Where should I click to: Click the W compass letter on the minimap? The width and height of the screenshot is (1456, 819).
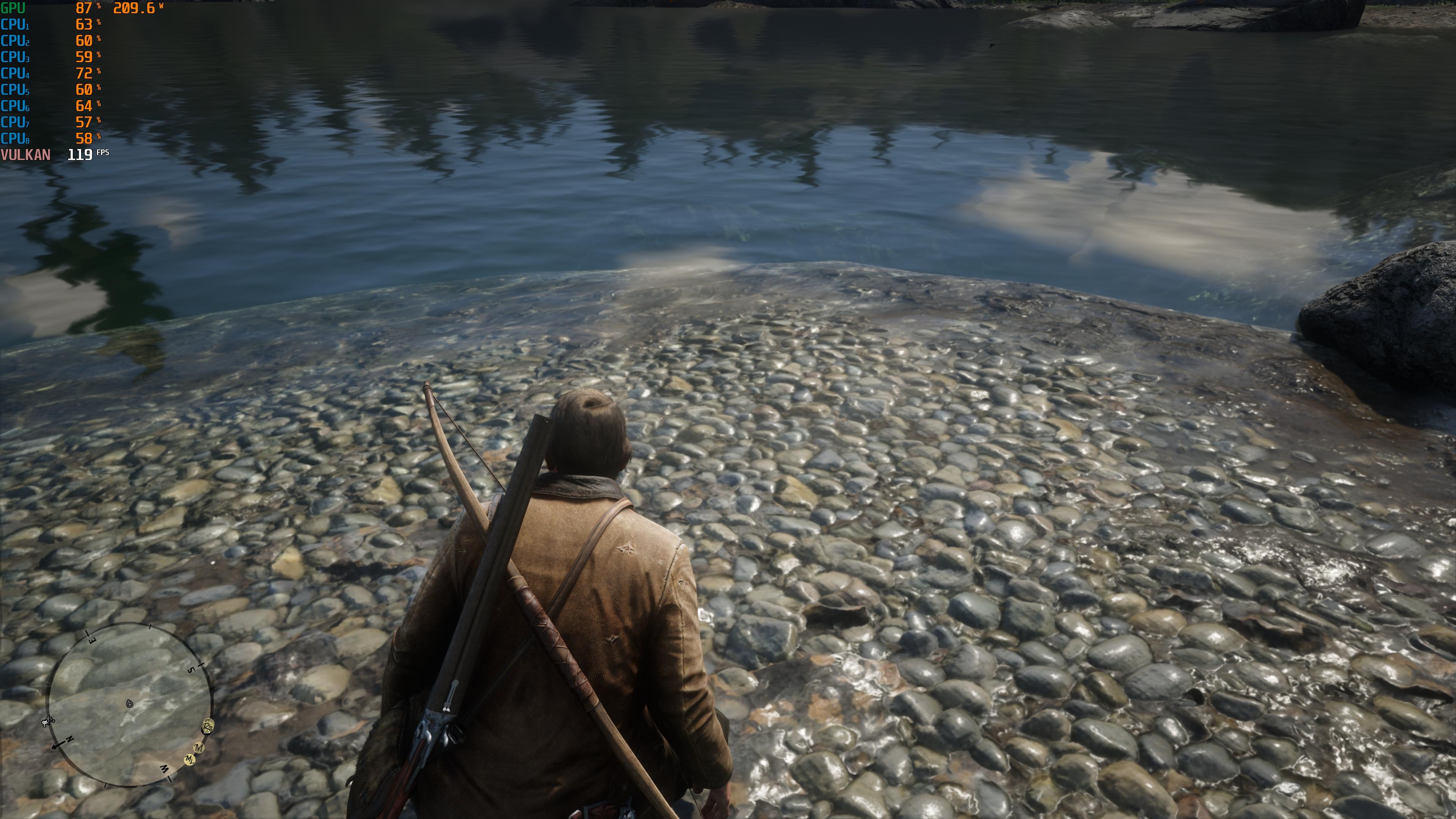[x=165, y=771]
